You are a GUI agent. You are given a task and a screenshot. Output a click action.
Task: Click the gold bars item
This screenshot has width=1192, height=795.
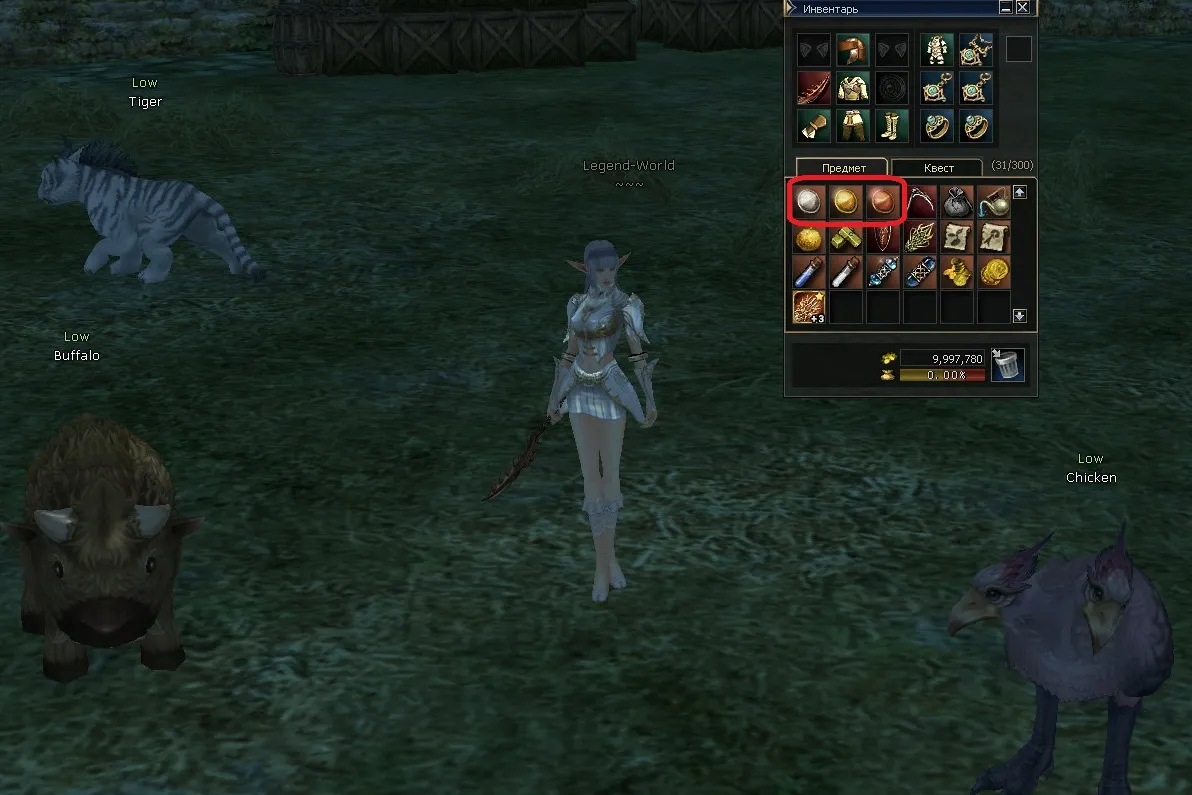pyautogui.click(x=846, y=239)
